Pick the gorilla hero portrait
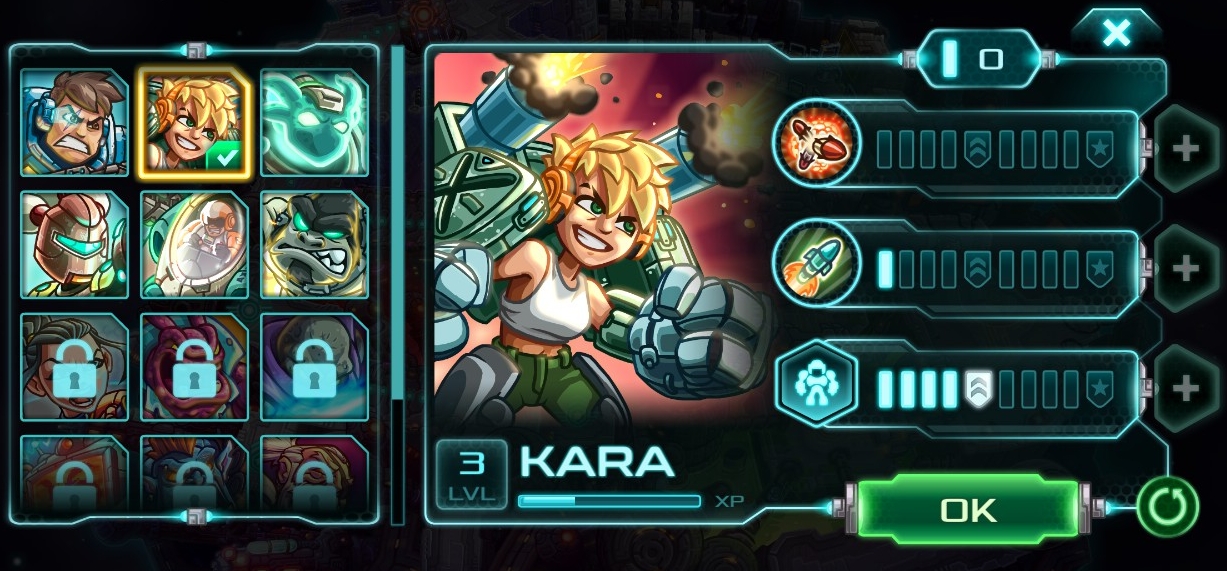This screenshot has height=571, width=1227. click(314, 245)
